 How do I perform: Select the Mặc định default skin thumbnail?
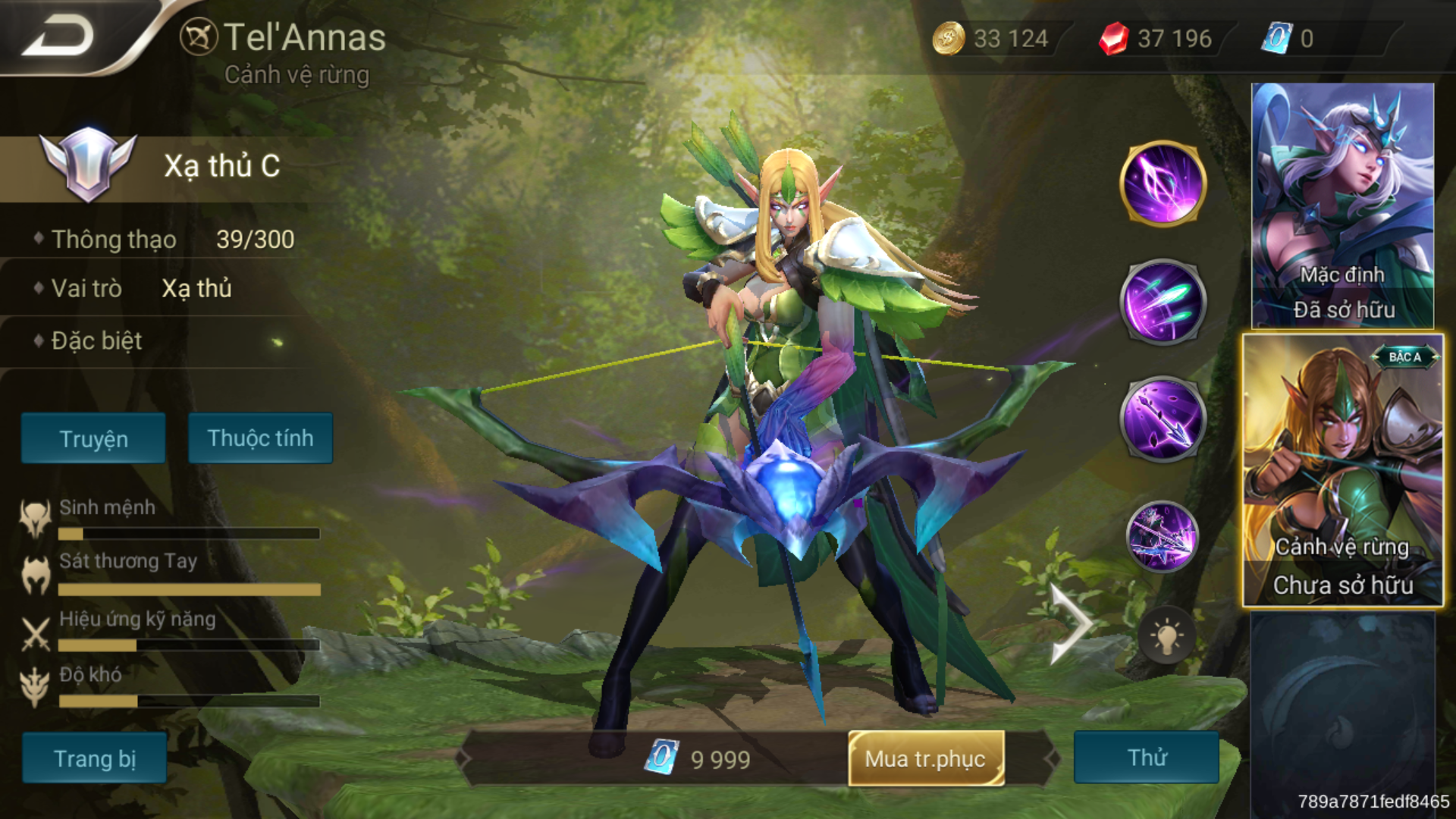[x=1342, y=205]
